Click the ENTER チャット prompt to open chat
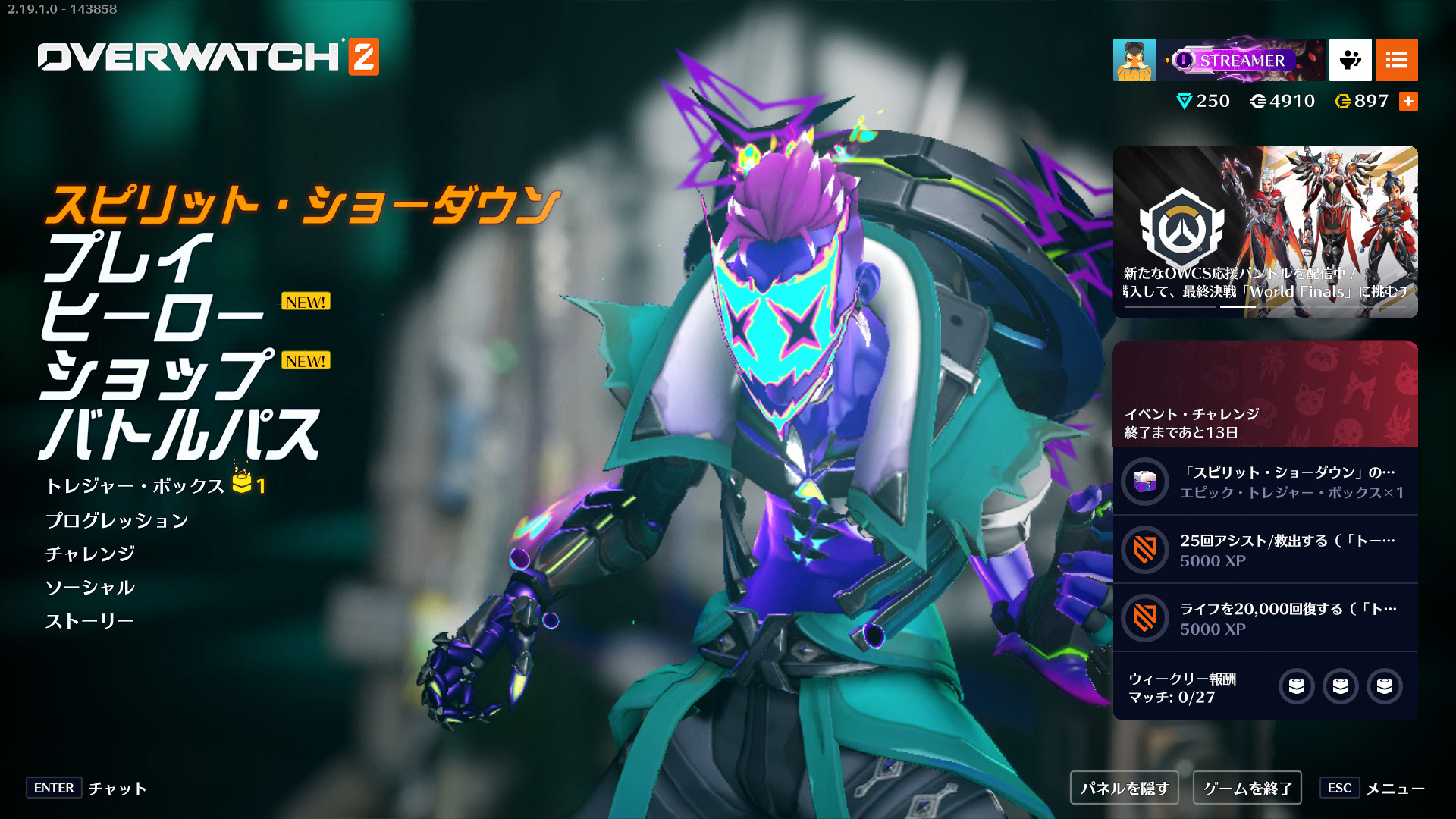The width and height of the screenshot is (1456, 819). click(83, 789)
